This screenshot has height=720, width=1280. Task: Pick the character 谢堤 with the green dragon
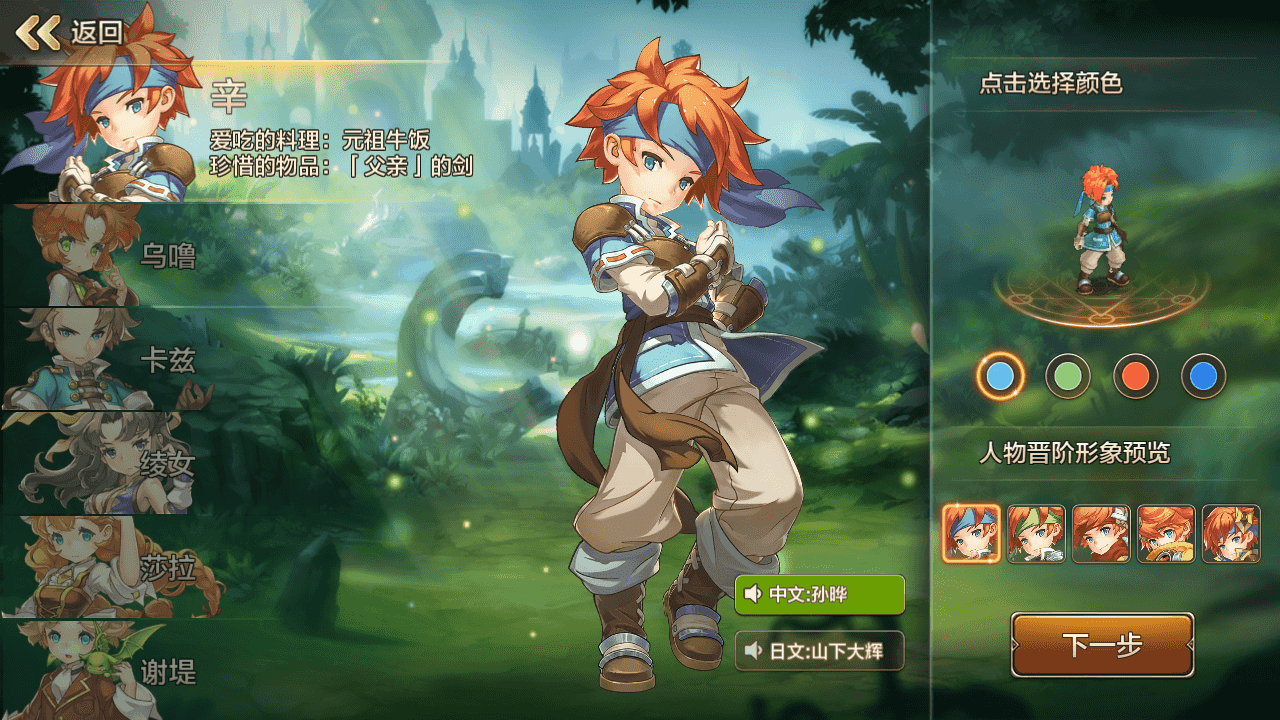[x=110, y=670]
